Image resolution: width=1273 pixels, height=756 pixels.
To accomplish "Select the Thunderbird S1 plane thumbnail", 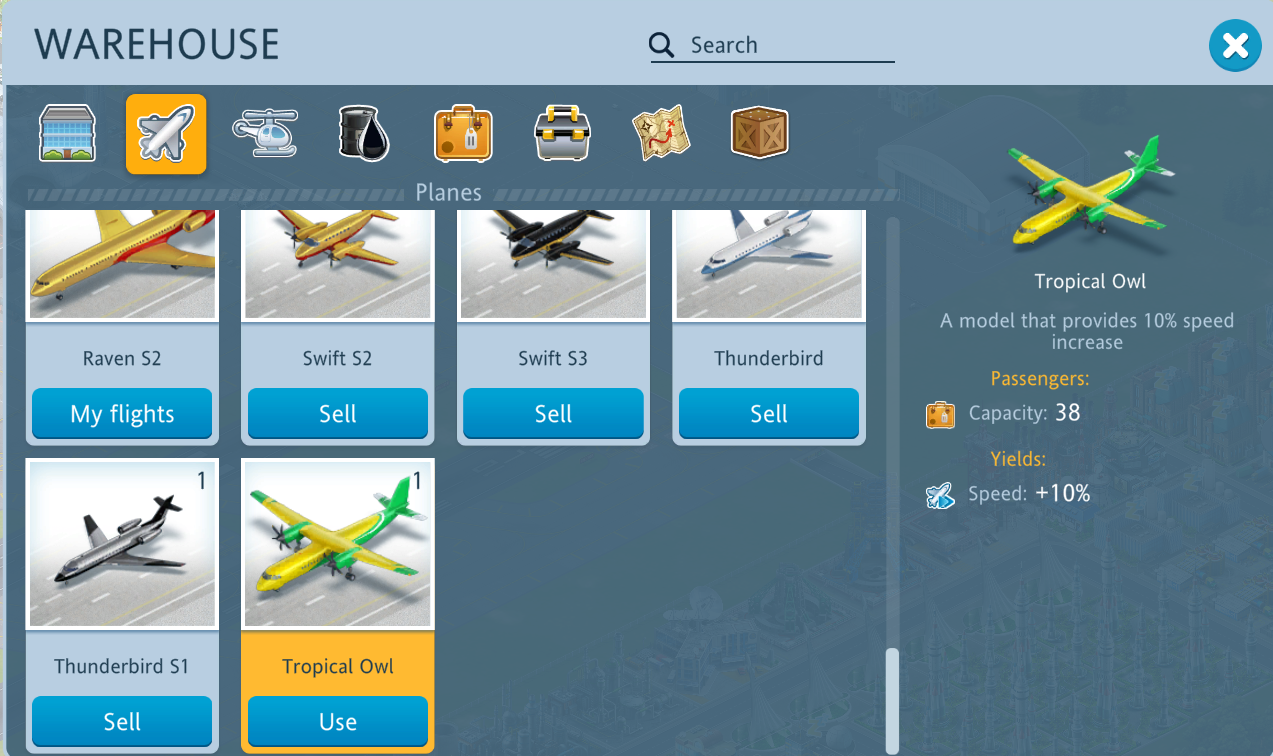I will 122,545.
